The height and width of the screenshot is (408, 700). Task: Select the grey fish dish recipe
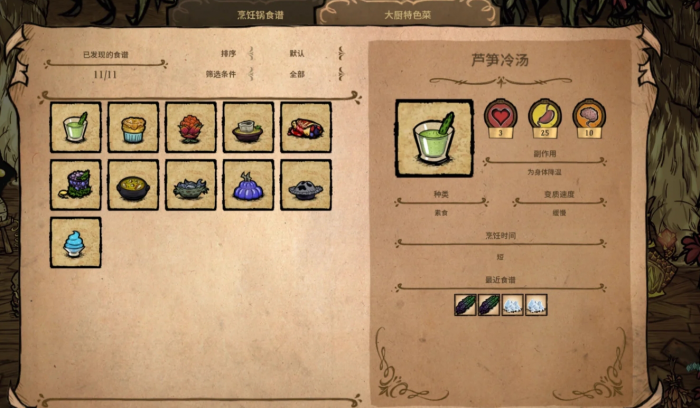(191, 185)
